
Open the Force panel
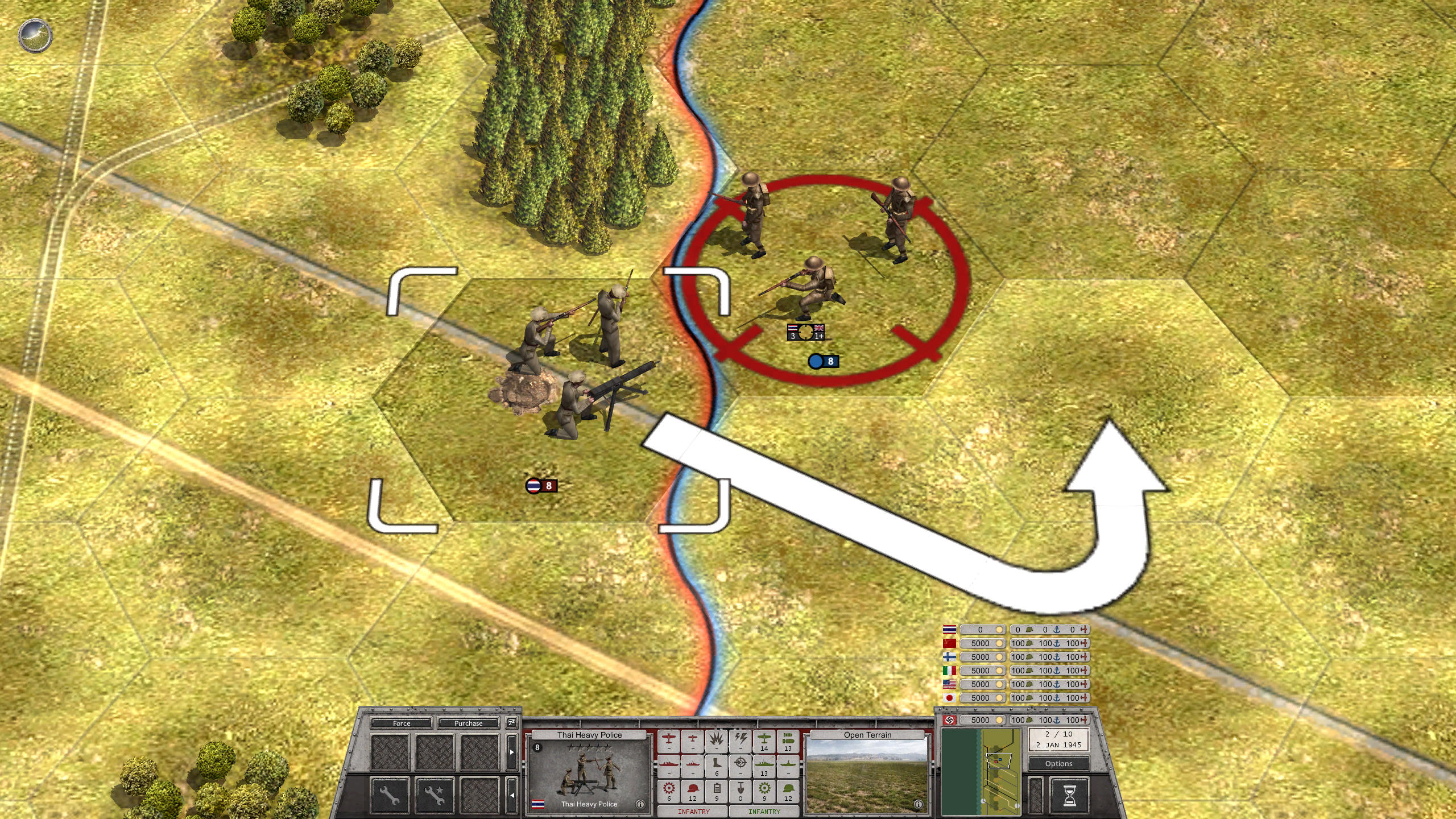402,723
